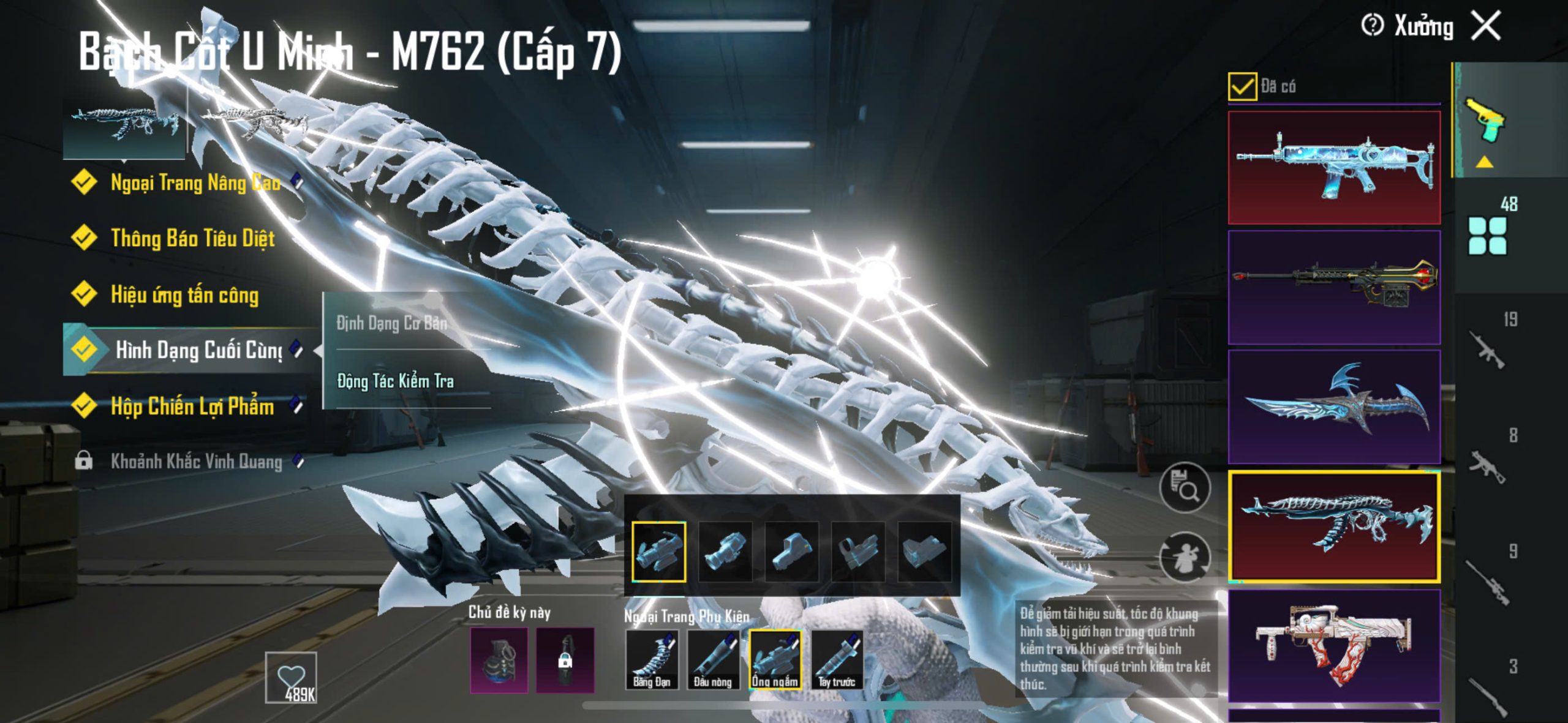
Task: Toggle the Đã có owned filter checkbox
Action: click(x=1242, y=86)
